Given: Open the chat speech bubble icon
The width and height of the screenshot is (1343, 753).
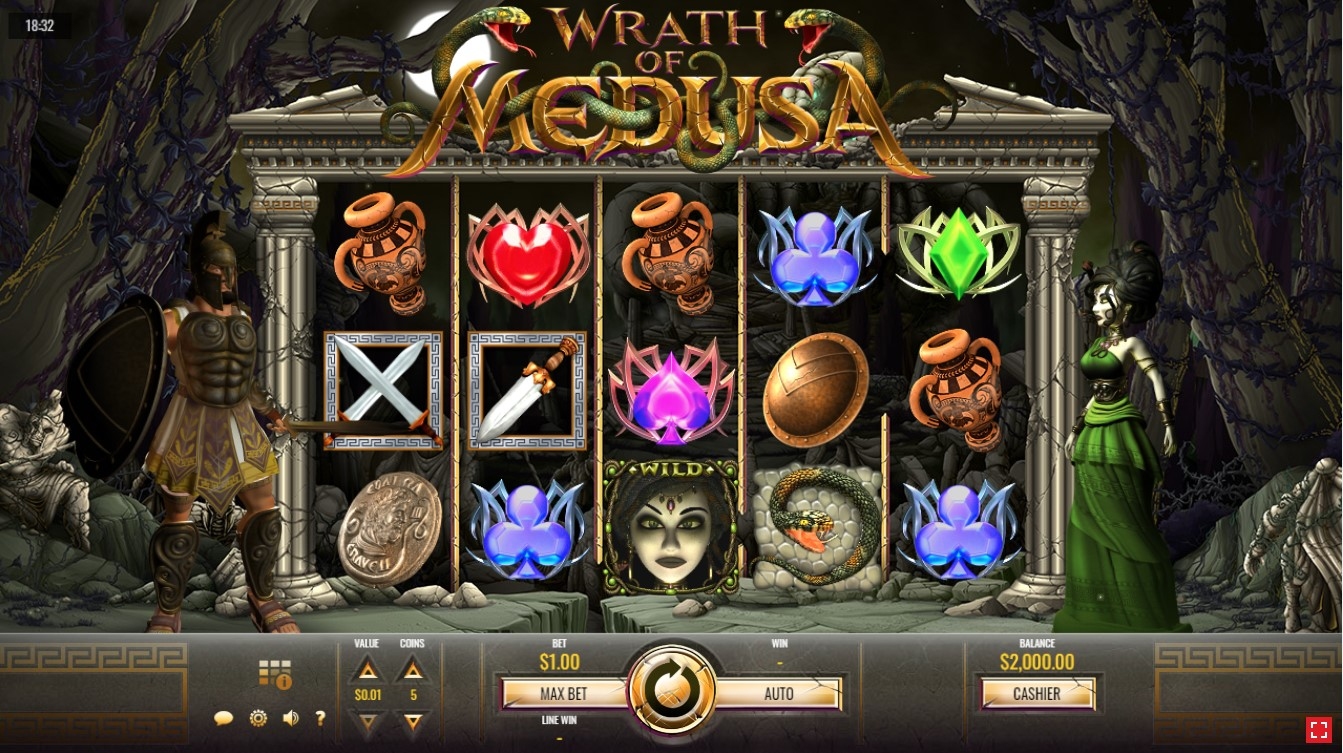Looking at the screenshot, I should coord(224,718).
